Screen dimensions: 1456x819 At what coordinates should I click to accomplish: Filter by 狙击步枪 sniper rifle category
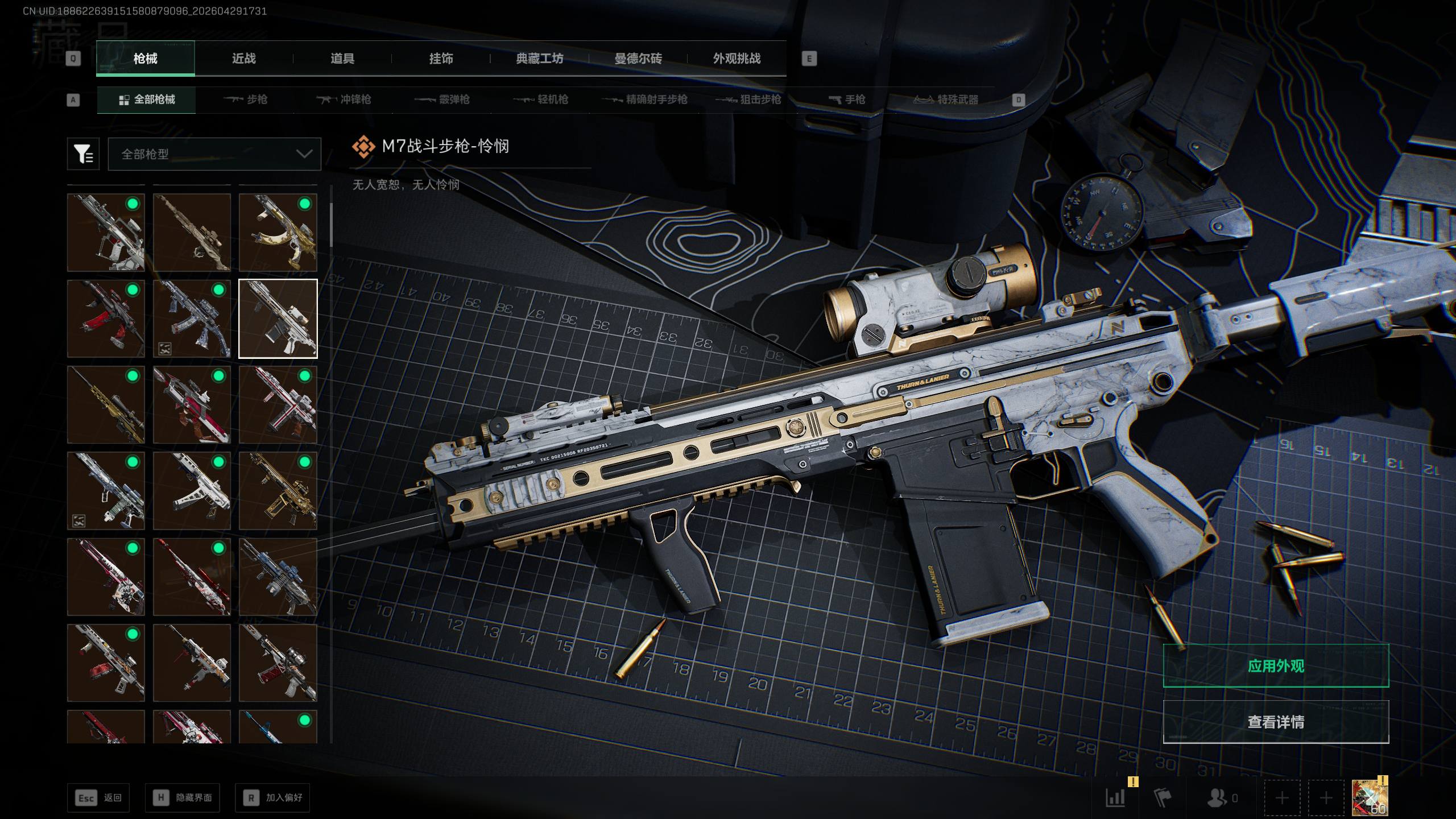(x=748, y=100)
